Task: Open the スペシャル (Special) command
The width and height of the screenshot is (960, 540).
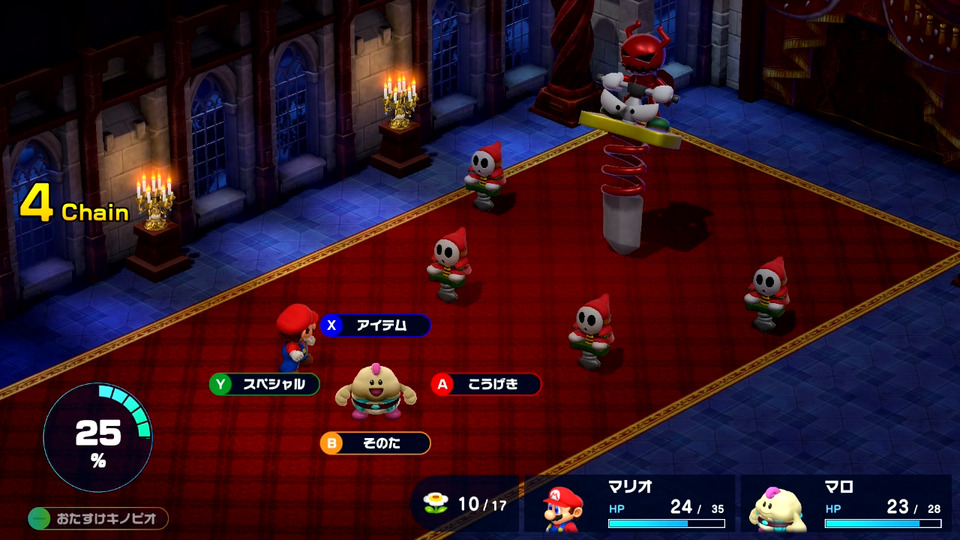Action: pos(266,384)
